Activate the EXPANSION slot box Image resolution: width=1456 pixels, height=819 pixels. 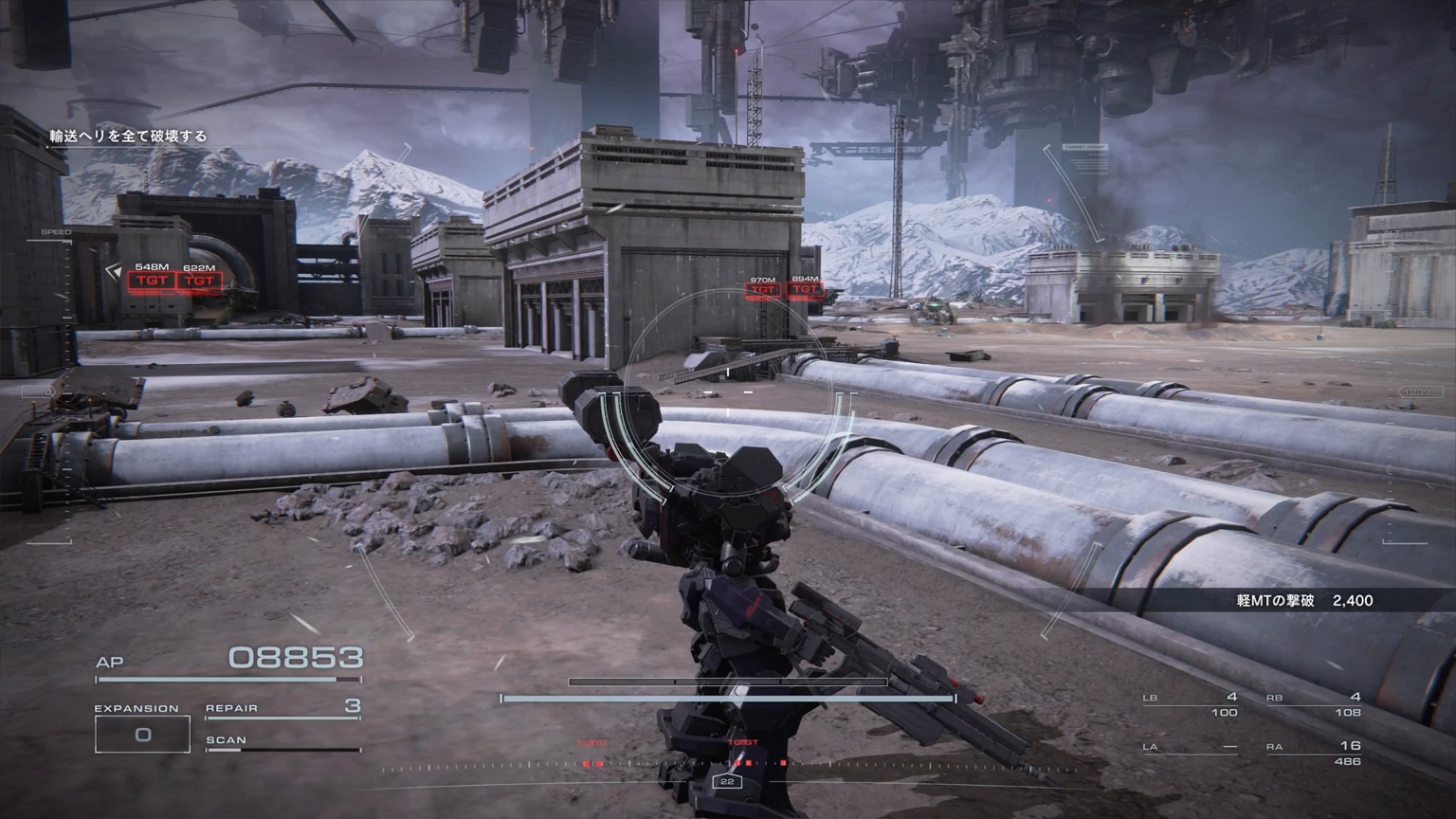coord(142,735)
